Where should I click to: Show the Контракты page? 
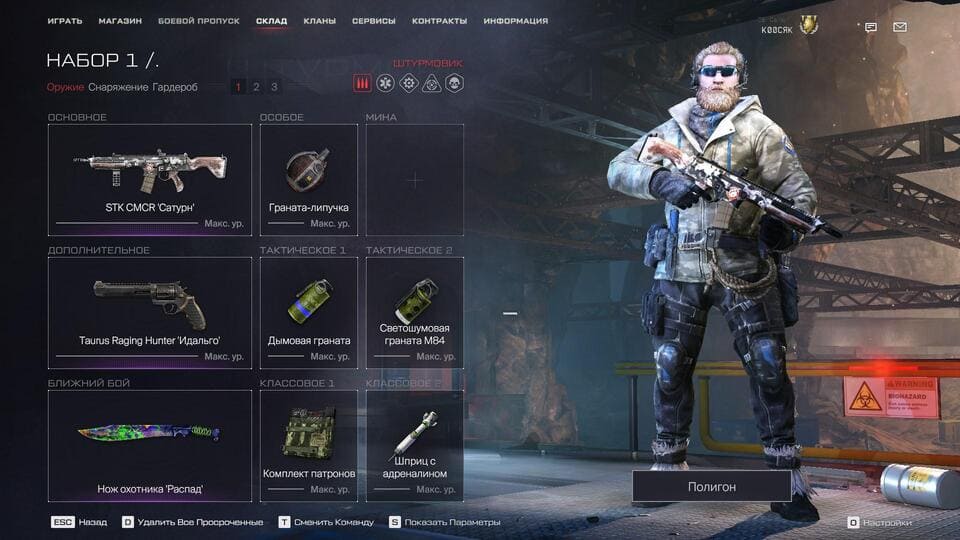click(x=440, y=21)
